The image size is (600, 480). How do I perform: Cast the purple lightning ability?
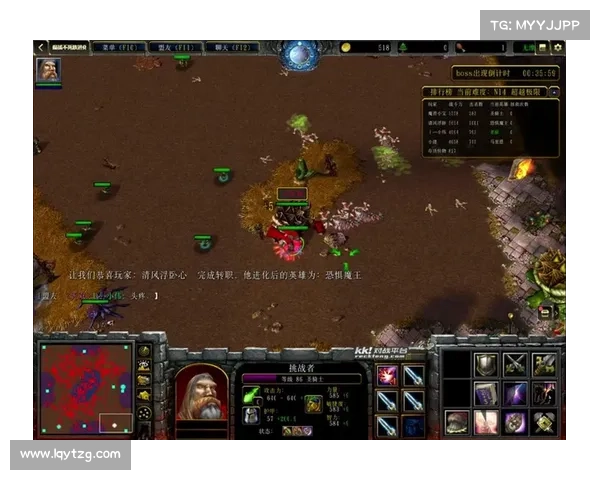pyautogui.click(x=515, y=394)
